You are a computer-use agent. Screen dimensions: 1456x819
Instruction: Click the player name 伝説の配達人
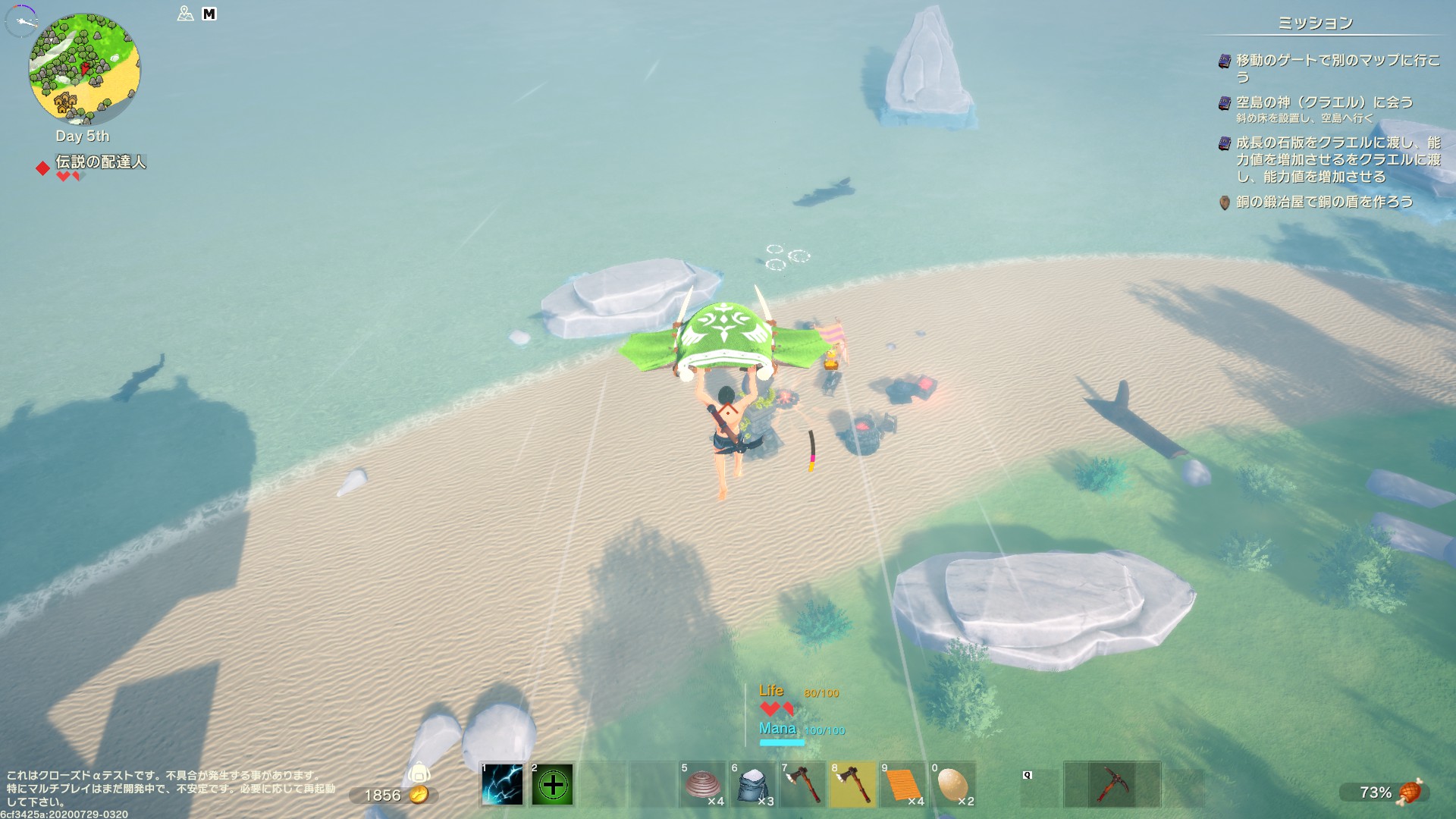(x=100, y=162)
